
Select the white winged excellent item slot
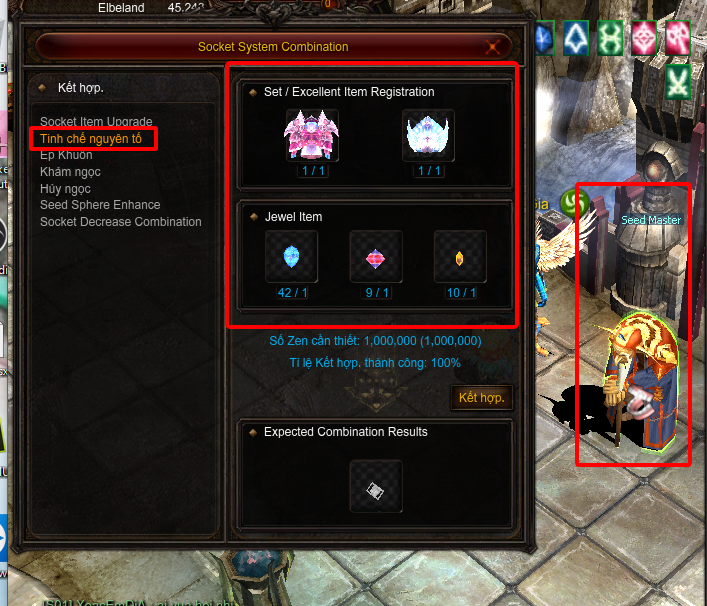[x=429, y=135]
